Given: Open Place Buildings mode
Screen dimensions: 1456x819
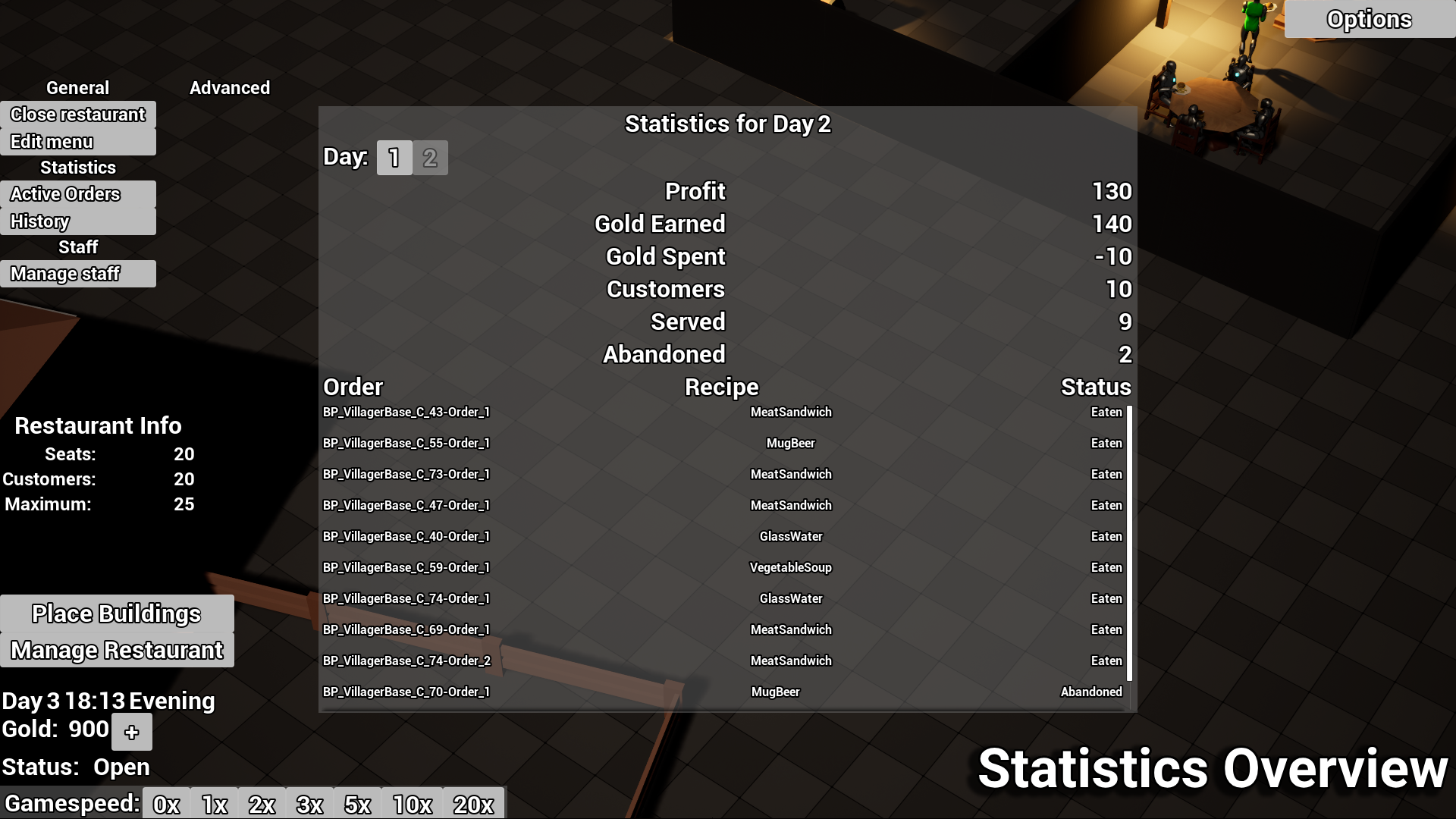Looking at the screenshot, I should tap(116, 613).
